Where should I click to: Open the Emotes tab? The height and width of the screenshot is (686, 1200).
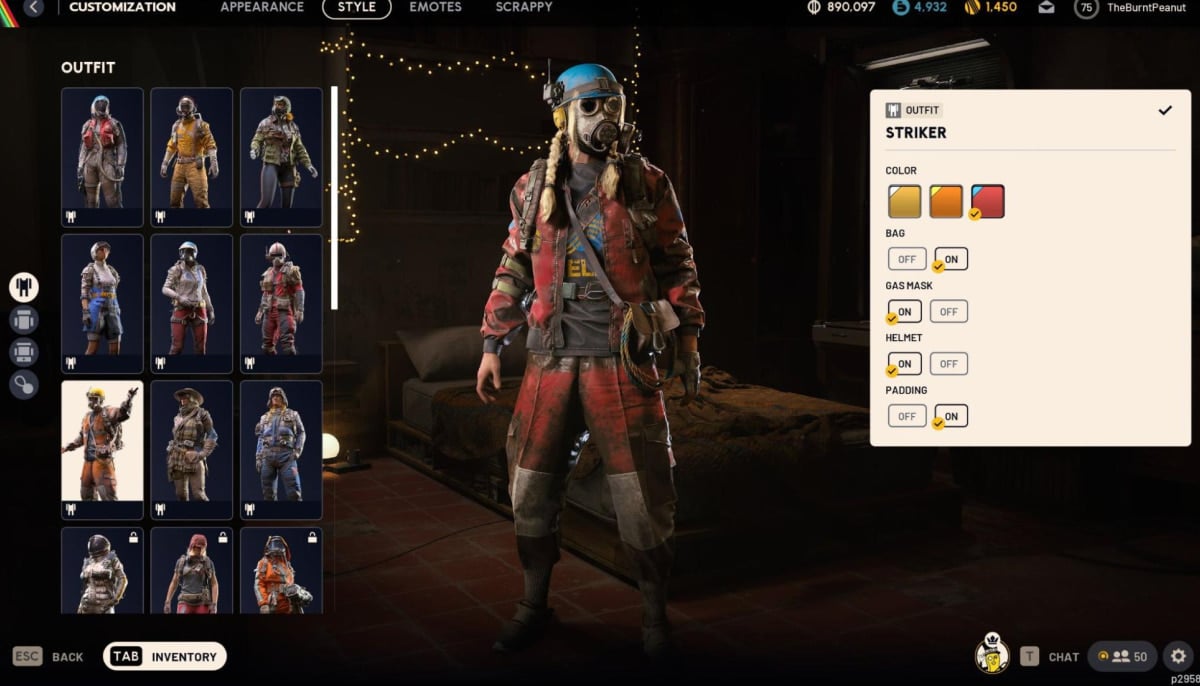pos(435,7)
